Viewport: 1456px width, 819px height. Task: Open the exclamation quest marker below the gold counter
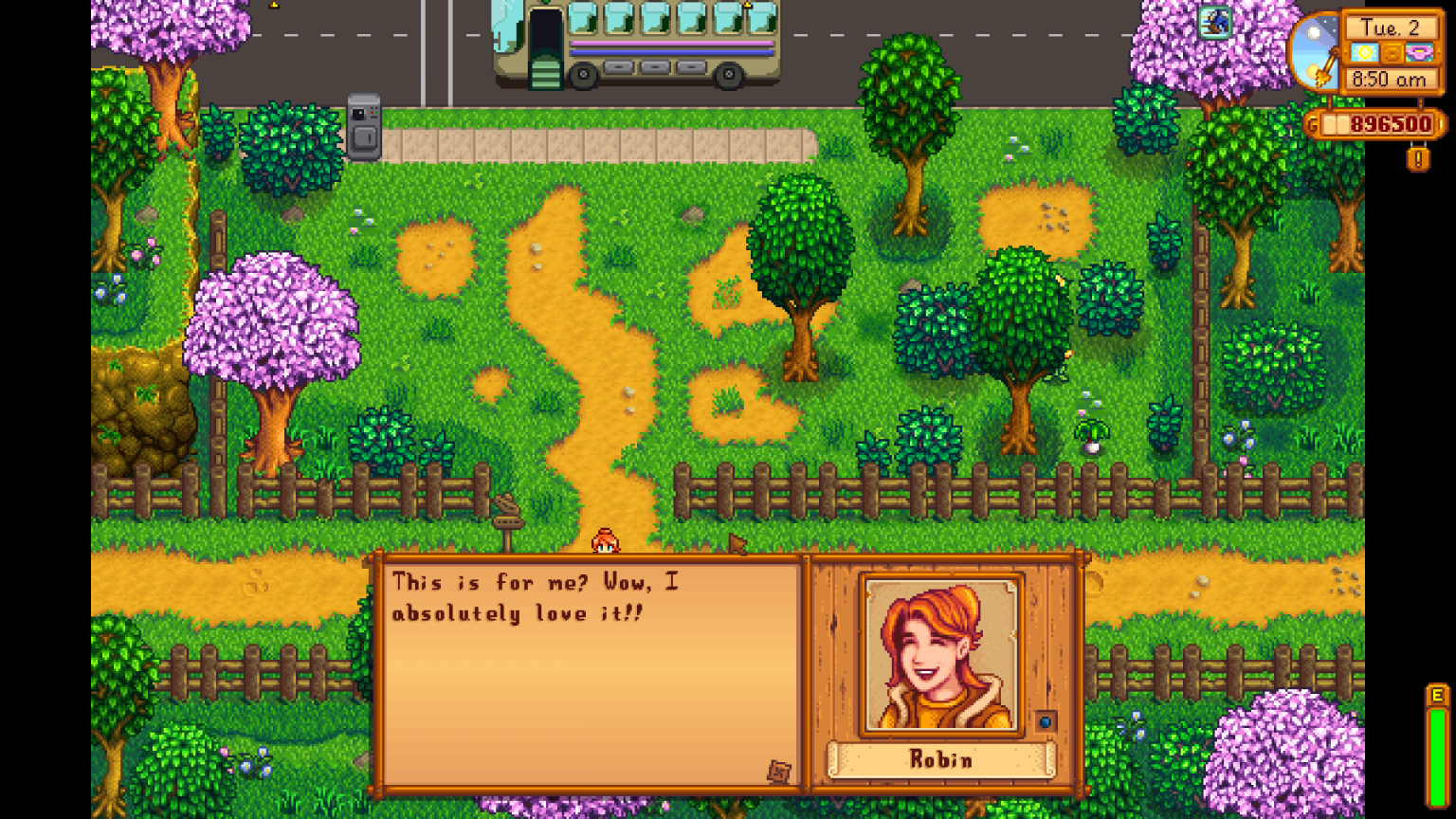[1419, 157]
